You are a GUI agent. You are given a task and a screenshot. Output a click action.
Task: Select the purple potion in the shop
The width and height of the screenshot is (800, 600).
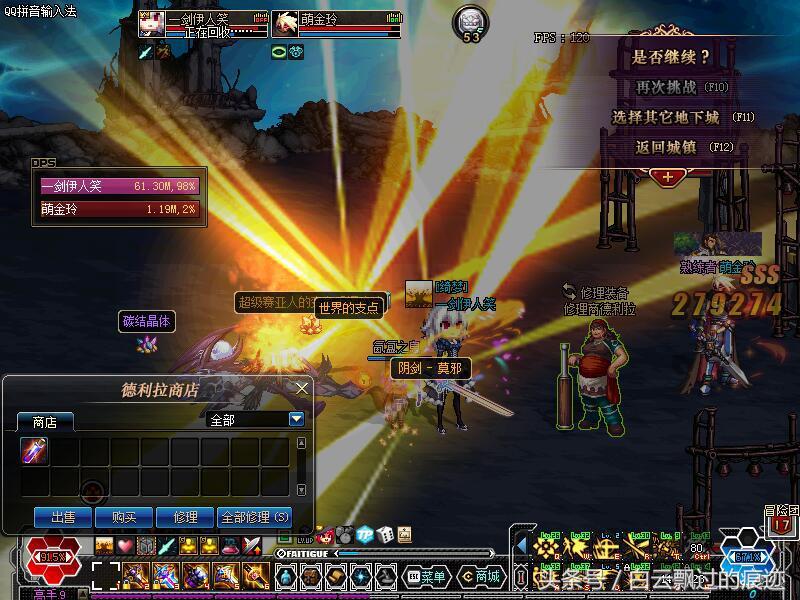(x=35, y=452)
